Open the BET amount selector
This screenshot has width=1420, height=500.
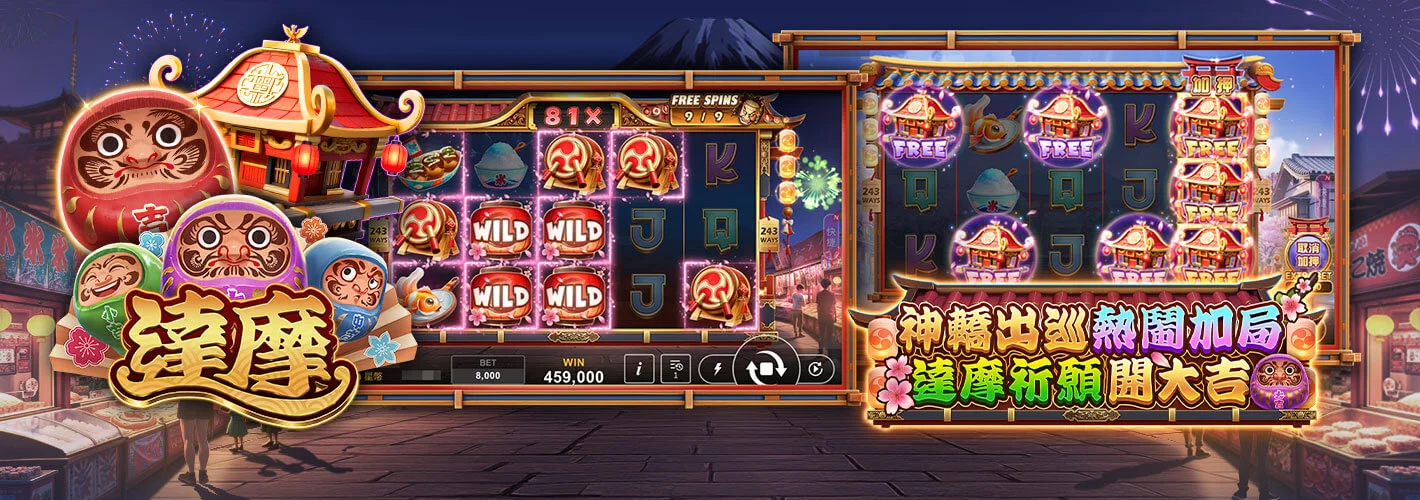tap(487, 369)
